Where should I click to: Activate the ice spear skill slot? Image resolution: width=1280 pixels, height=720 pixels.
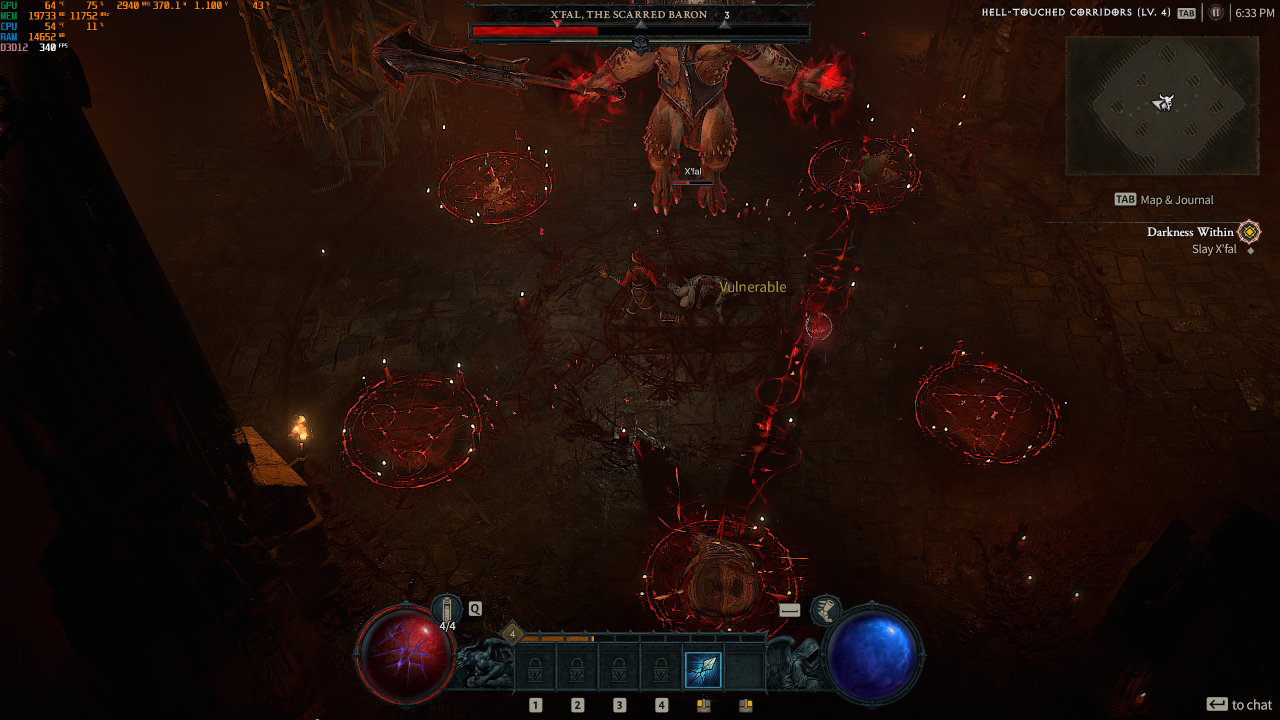[x=703, y=669]
